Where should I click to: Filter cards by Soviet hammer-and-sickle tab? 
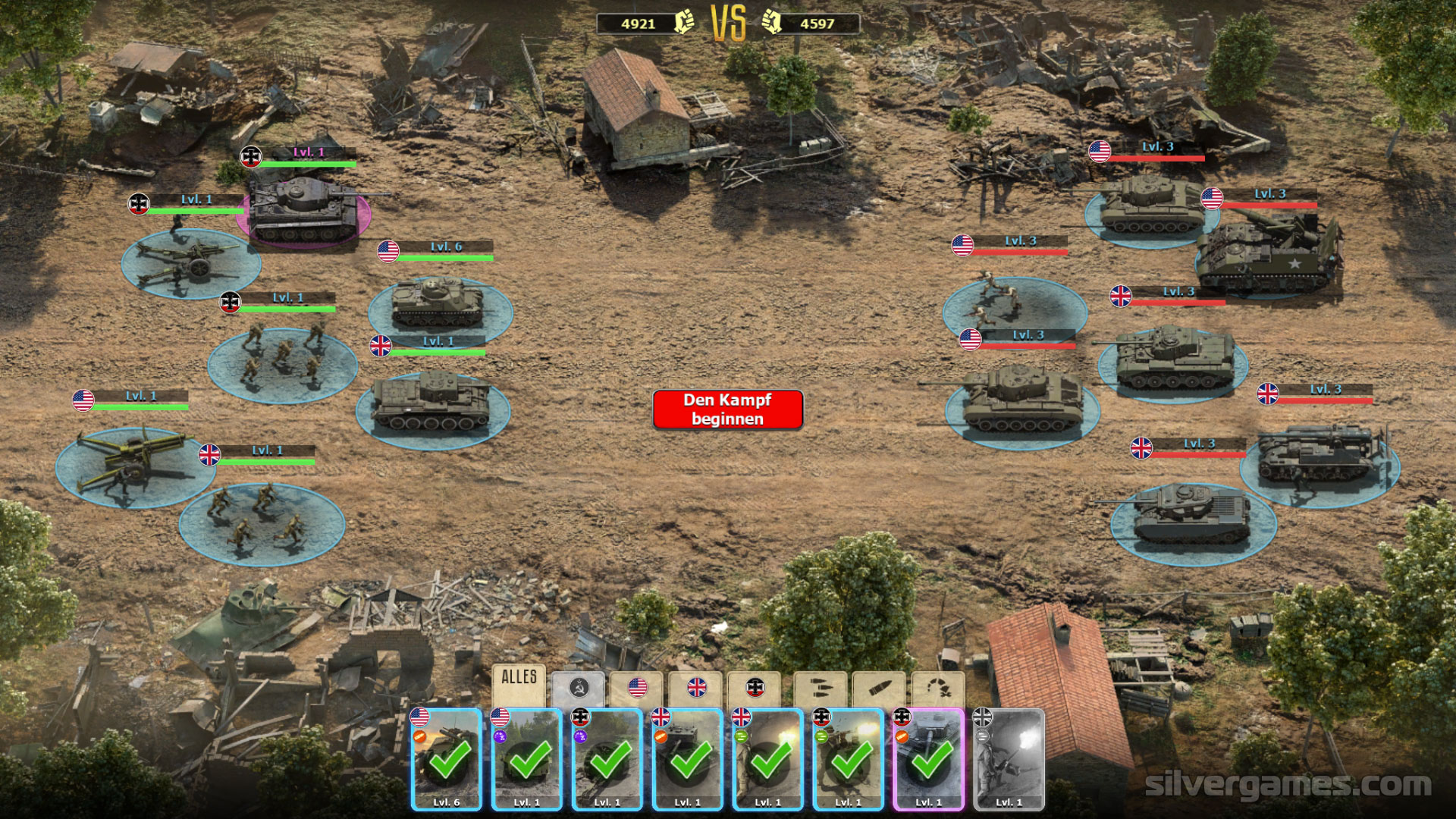(579, 688)
